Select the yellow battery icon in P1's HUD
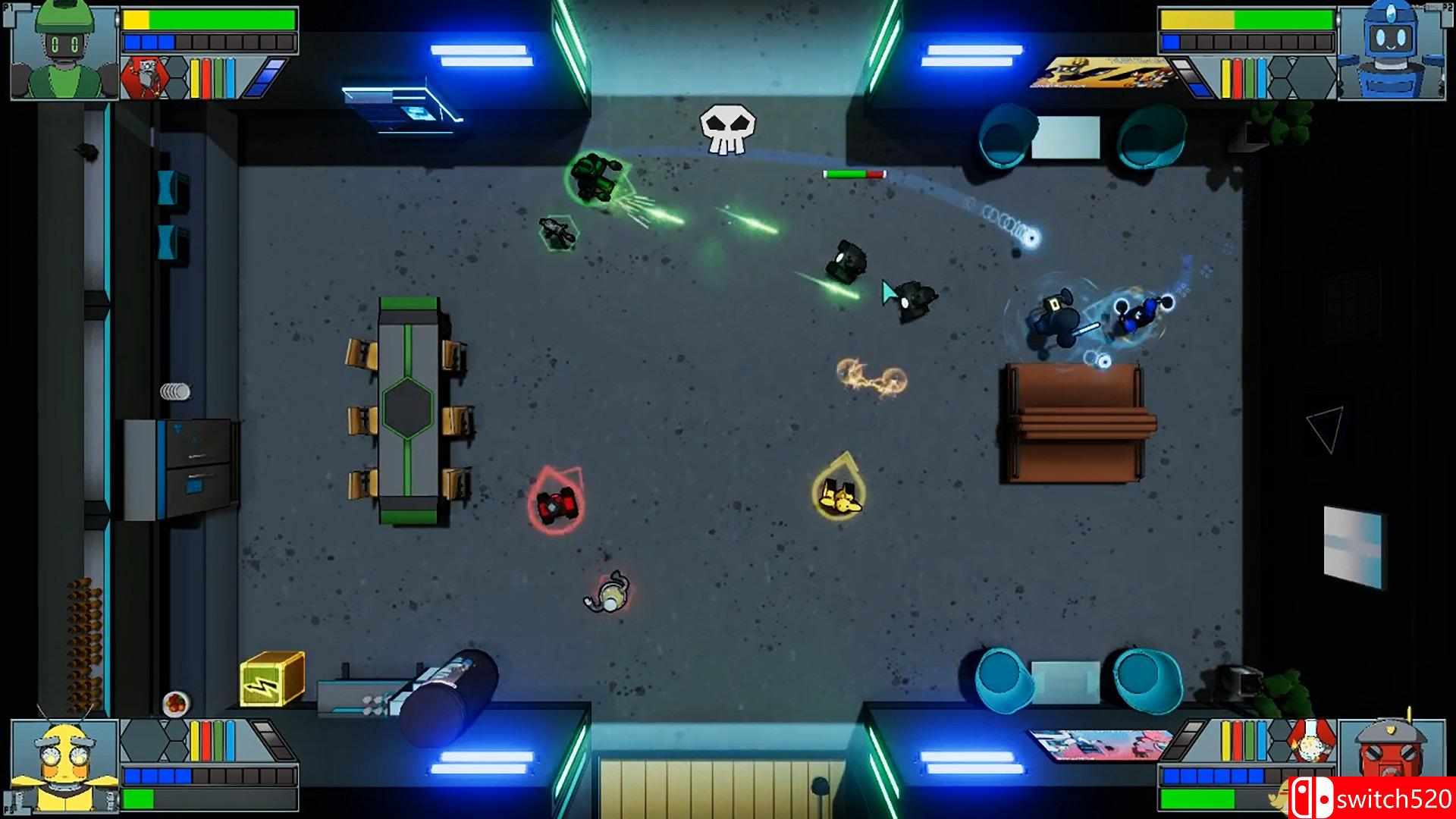This screenshot has height=819, width=1456. coord(195,78)
